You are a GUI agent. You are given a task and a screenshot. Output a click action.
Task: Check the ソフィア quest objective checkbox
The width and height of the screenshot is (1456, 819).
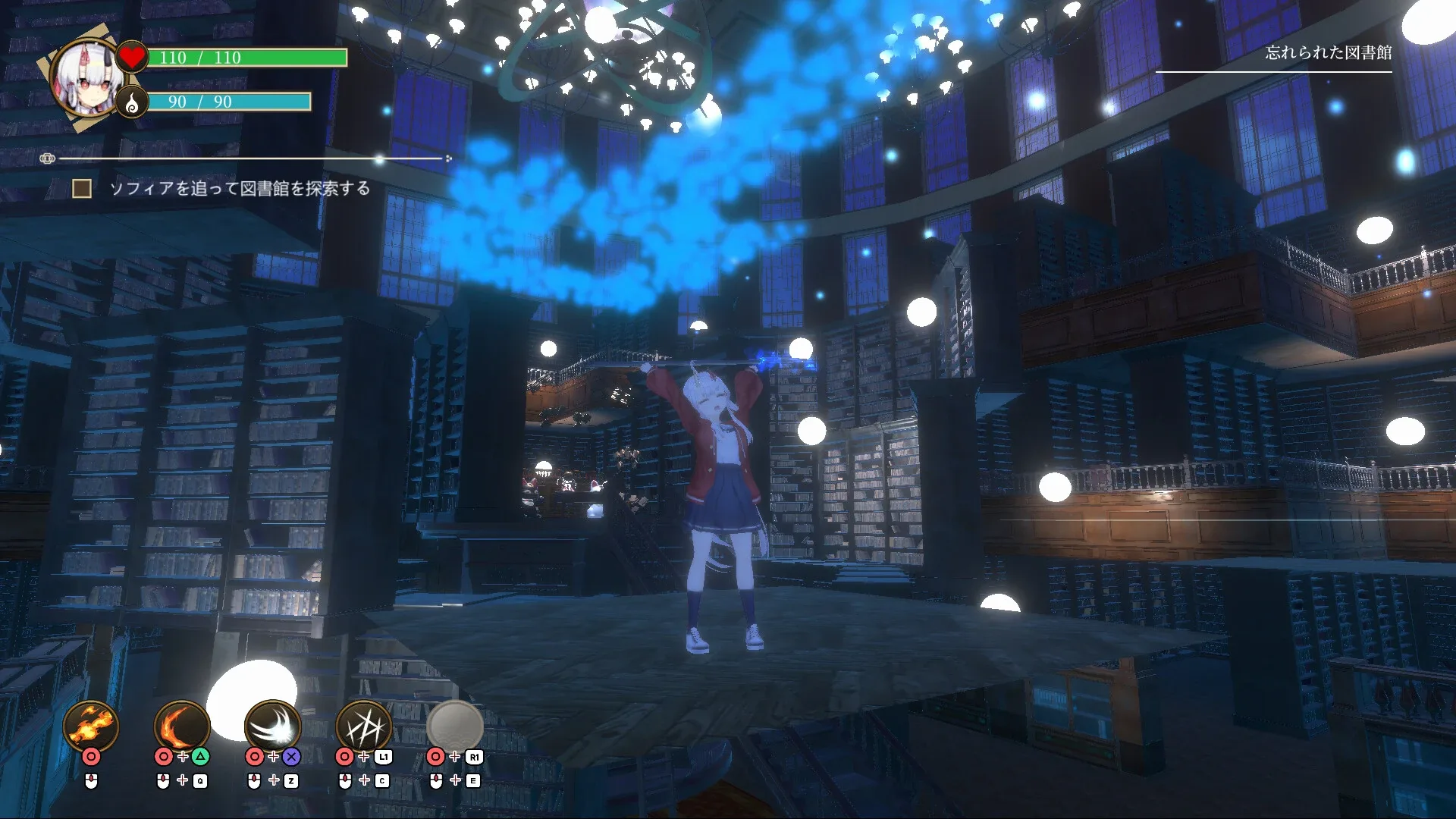(x=82, y=187)
